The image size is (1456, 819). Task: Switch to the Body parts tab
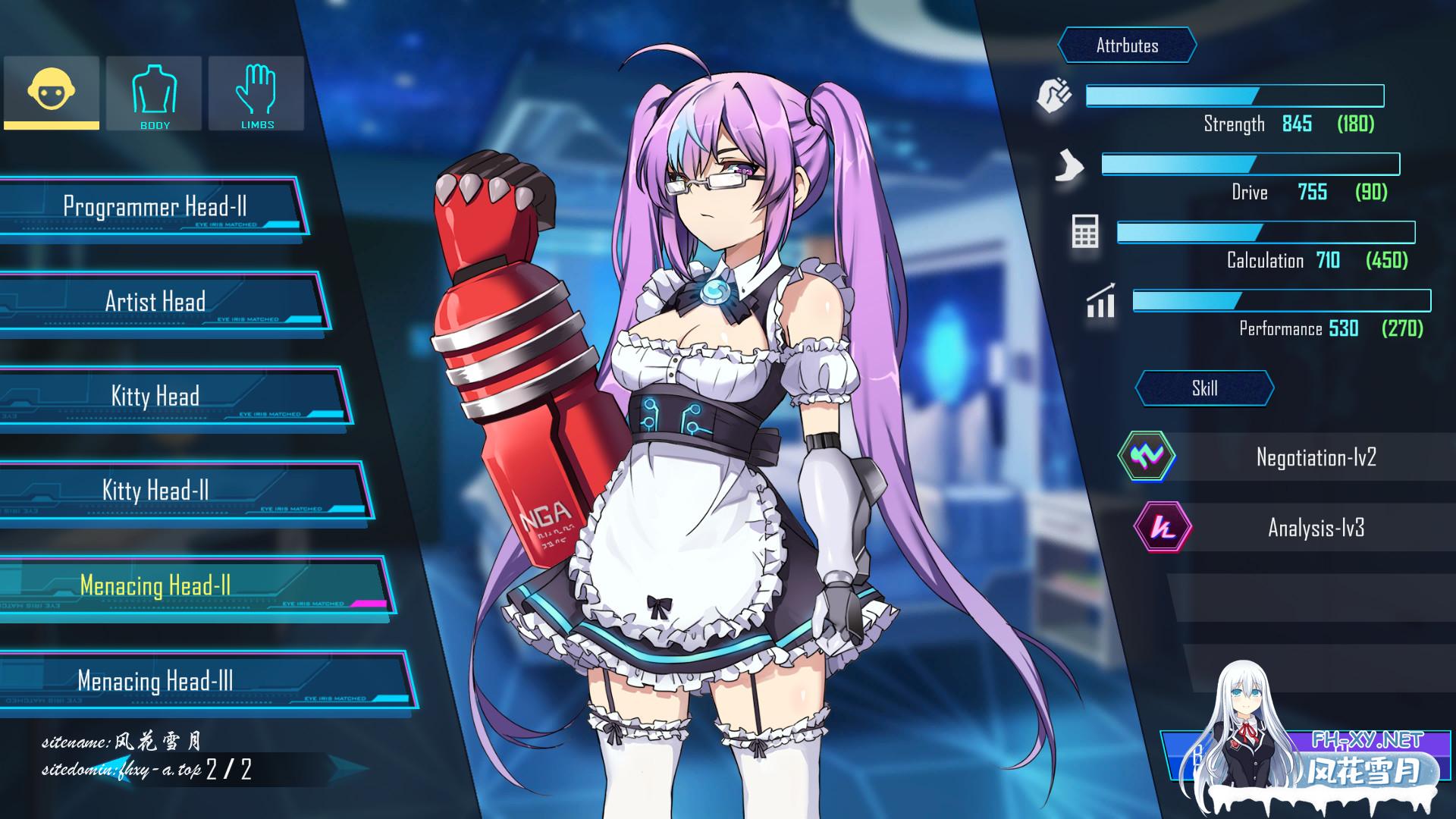click(x=154, y=93)
